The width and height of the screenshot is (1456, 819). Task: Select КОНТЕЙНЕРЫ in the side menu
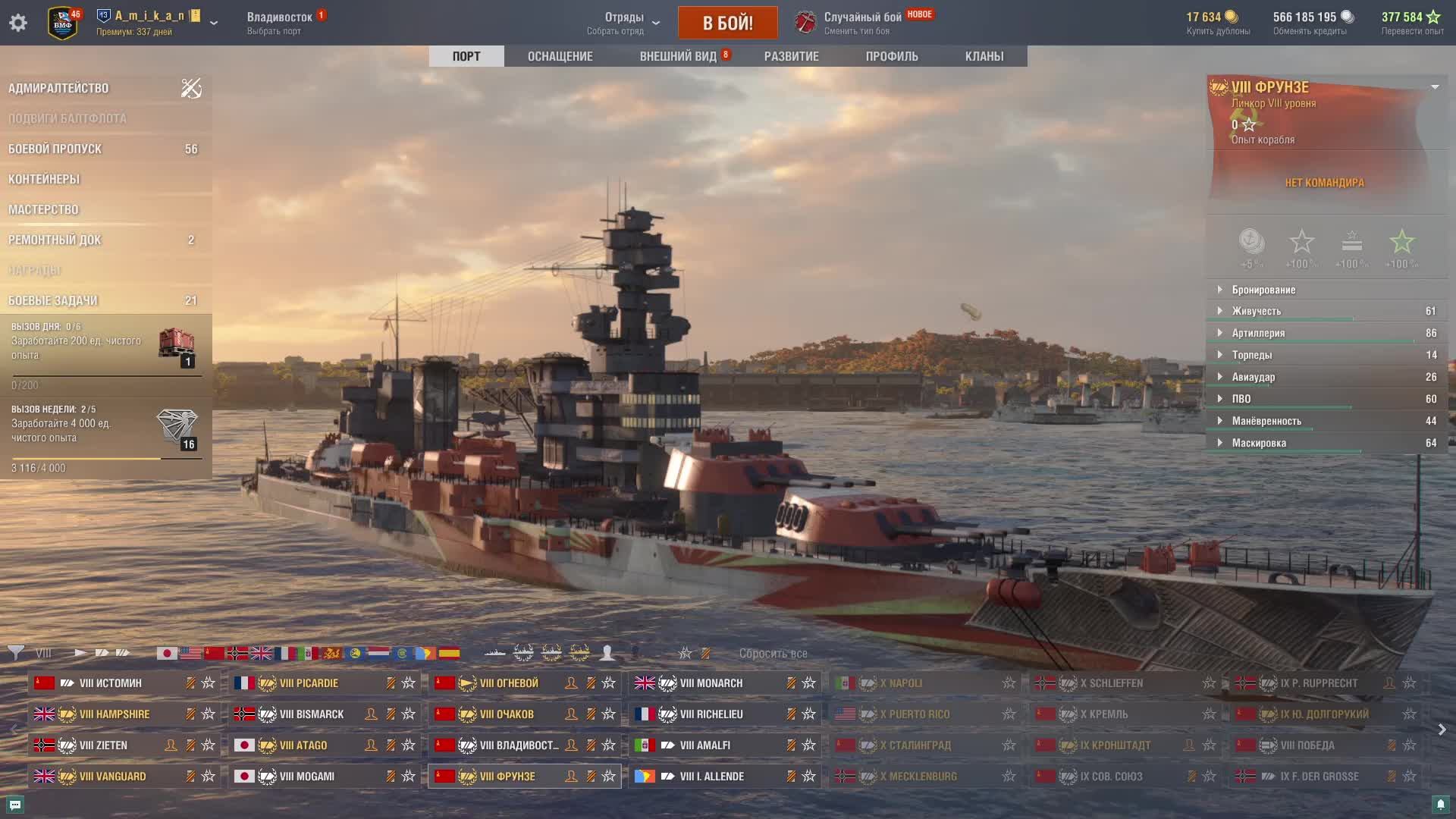pos(44,179)
